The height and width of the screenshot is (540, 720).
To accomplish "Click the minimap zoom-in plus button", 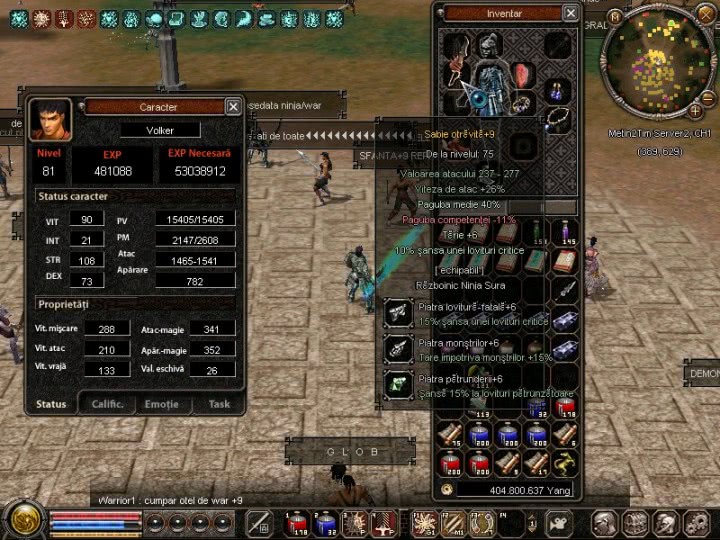I will (695, 110).
